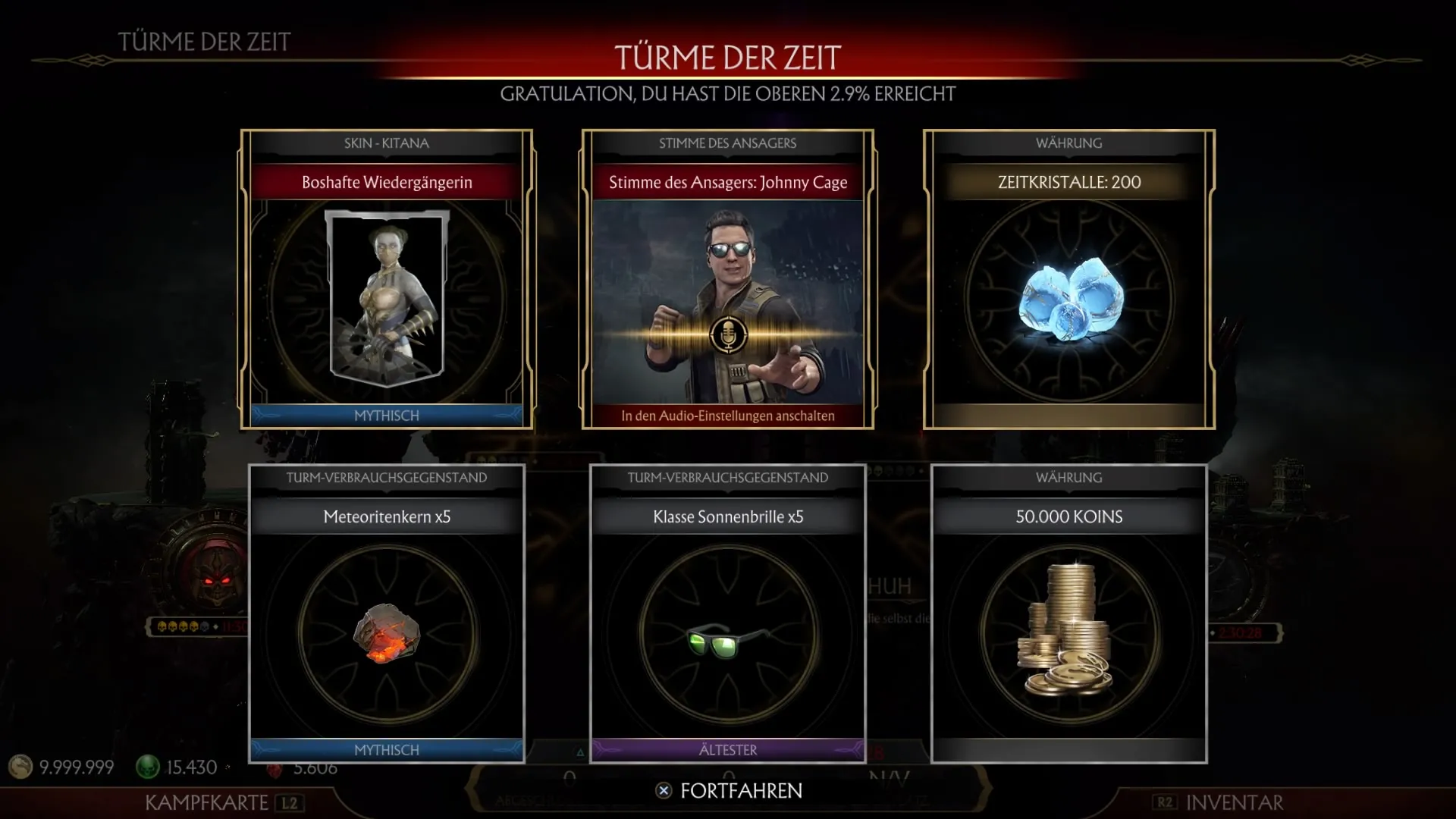Choose the 50.000 Koins reward card

coord(1068,613)
